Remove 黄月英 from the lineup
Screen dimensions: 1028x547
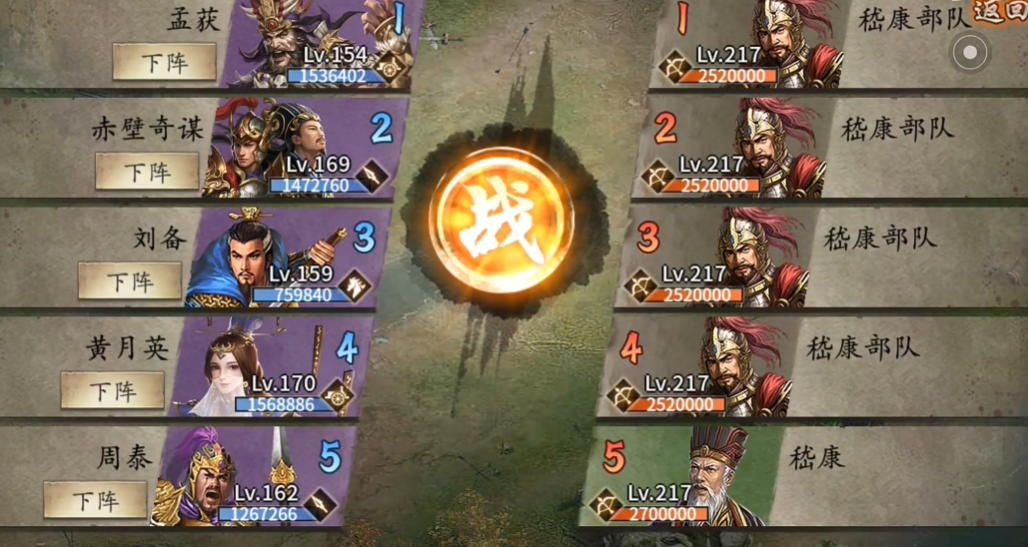click(x=113, y=390)
